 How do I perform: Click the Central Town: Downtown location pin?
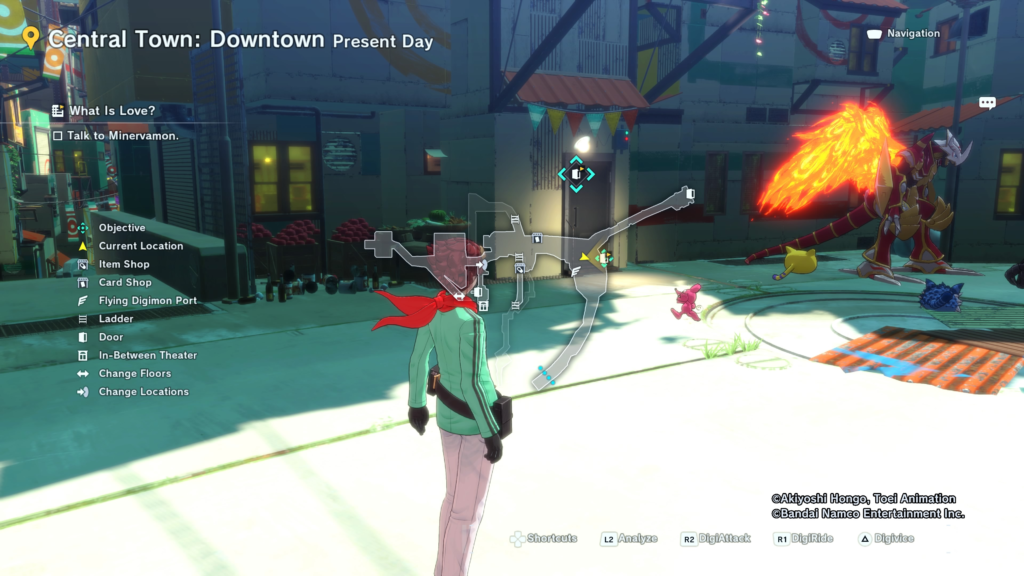(x=31, y=38)
